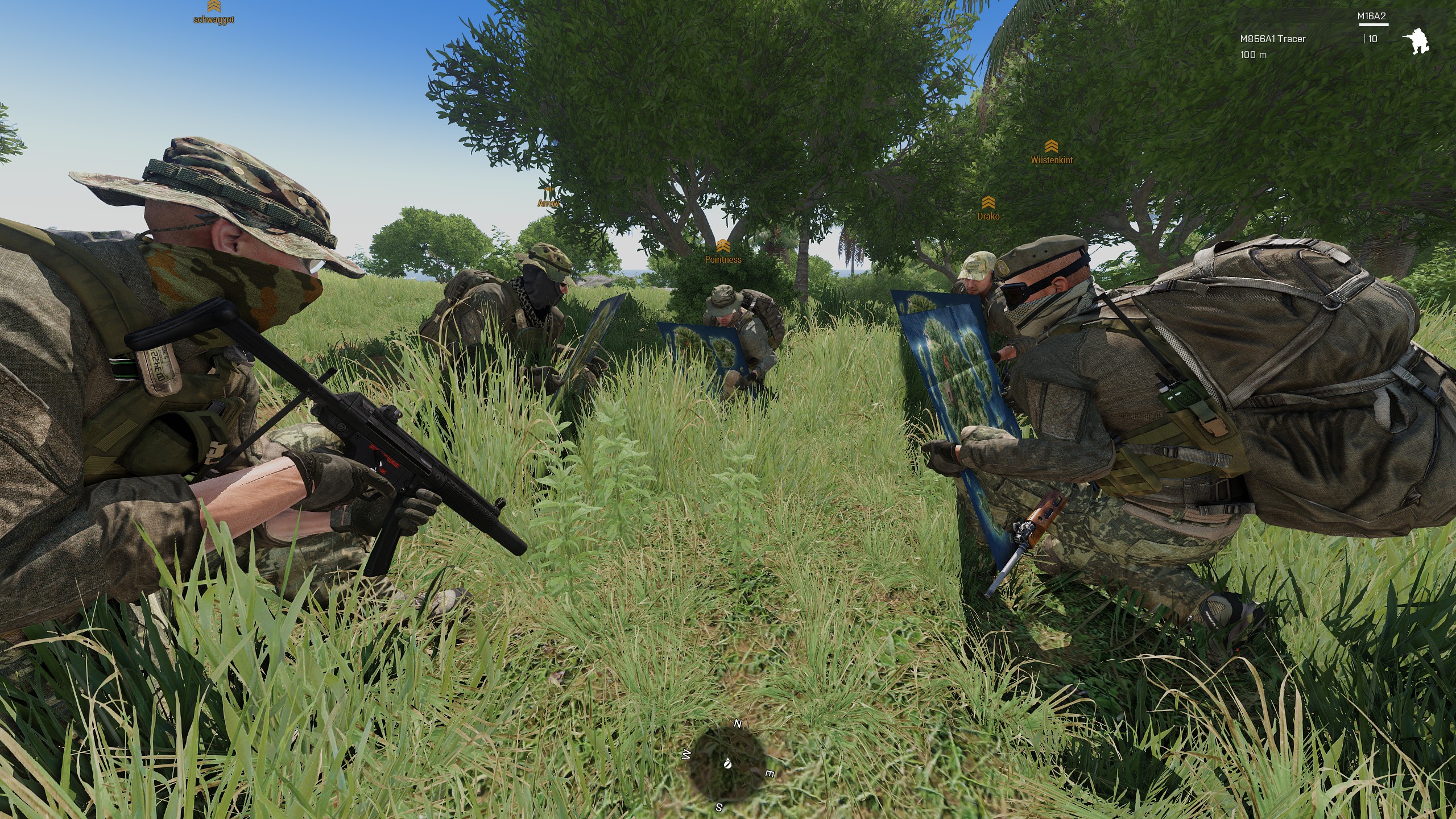Choose the Drako player name tag
This screenshot has width=1456, height=819.
[x=988, y=216]
